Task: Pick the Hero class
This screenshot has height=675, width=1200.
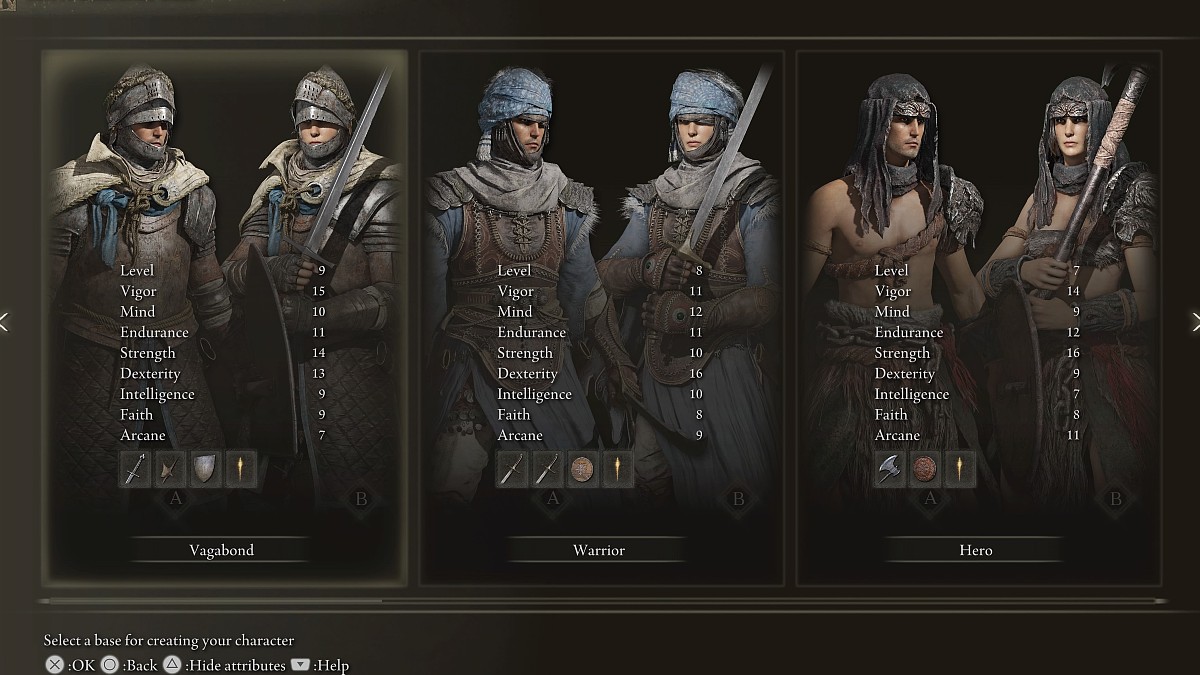Action: [976, 550]
